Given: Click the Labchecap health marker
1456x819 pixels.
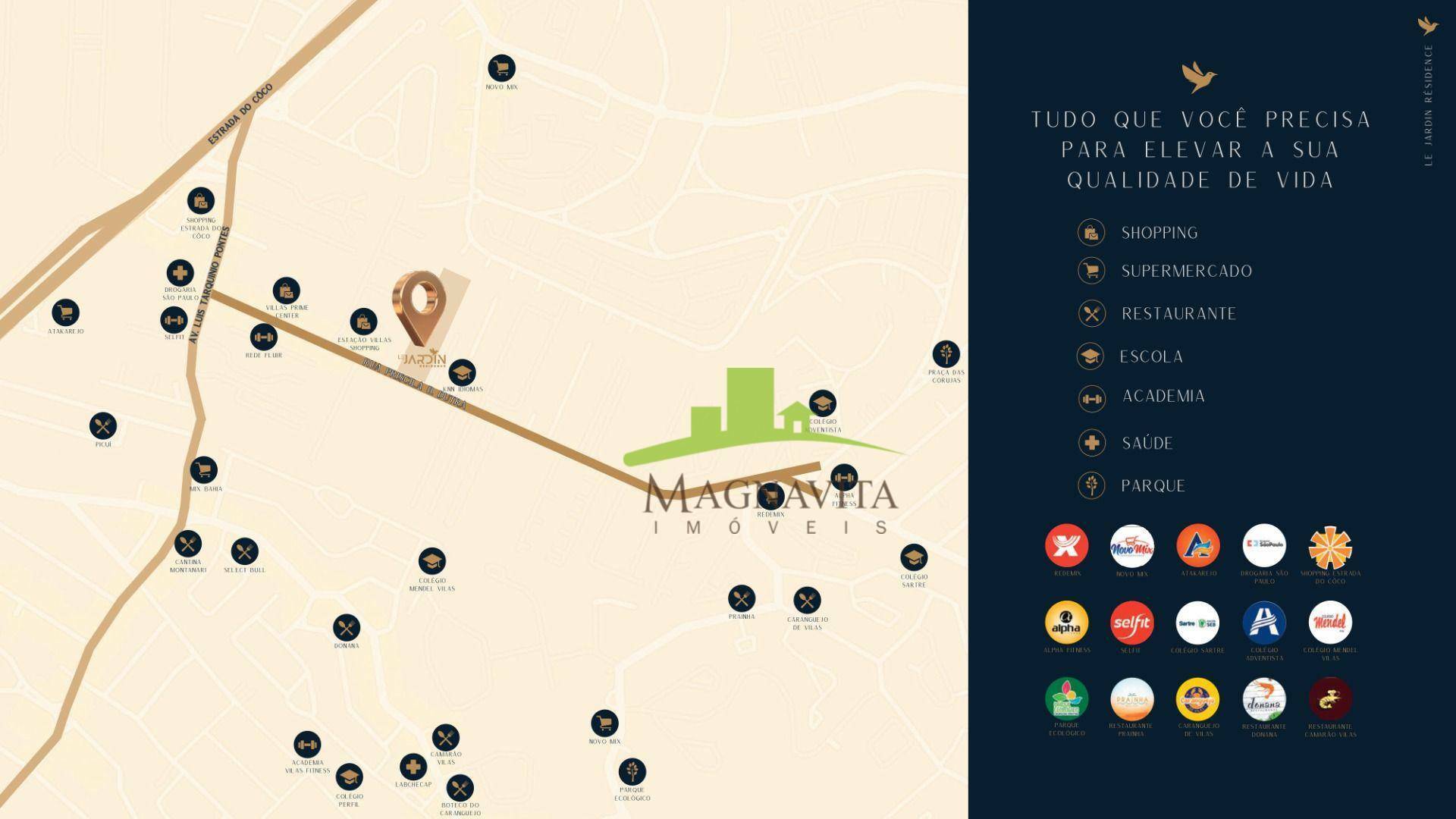Looking at the screenshot, I should 413,767.
